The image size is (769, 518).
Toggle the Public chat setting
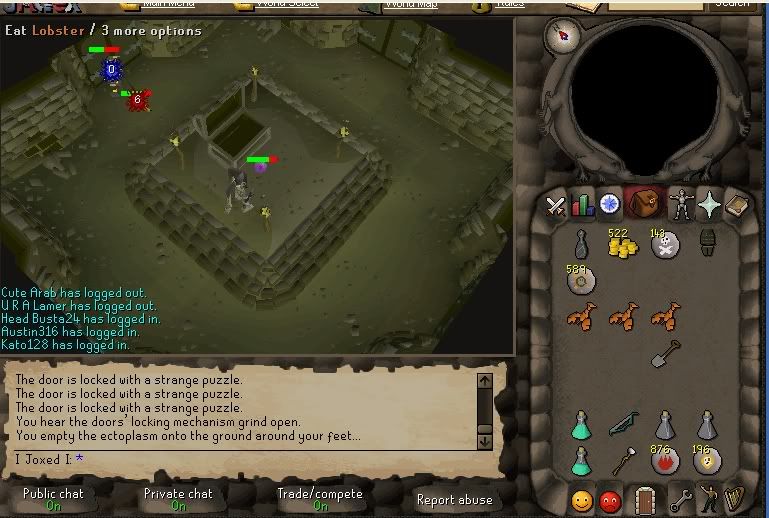point(55,498)
